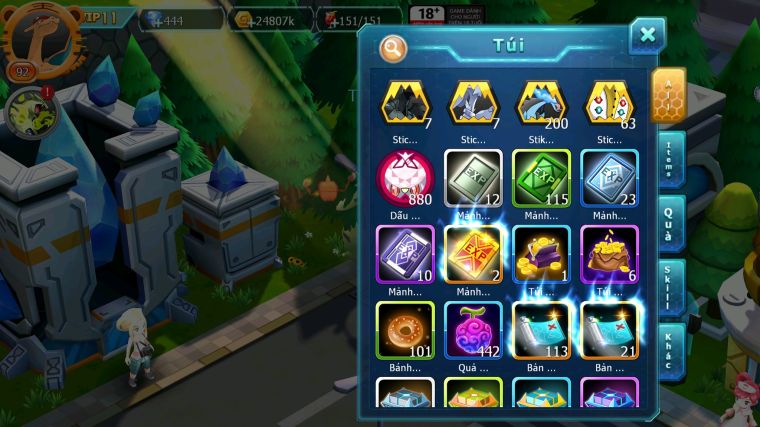Close the Túi bag window
760x427 pixels.
pos(647,36)
